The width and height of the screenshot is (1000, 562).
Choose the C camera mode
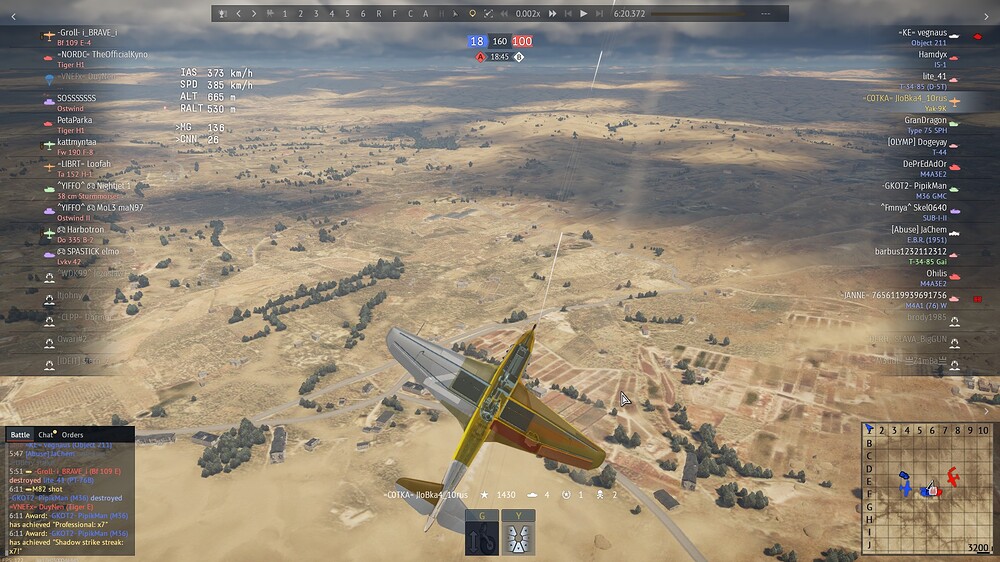410,14
